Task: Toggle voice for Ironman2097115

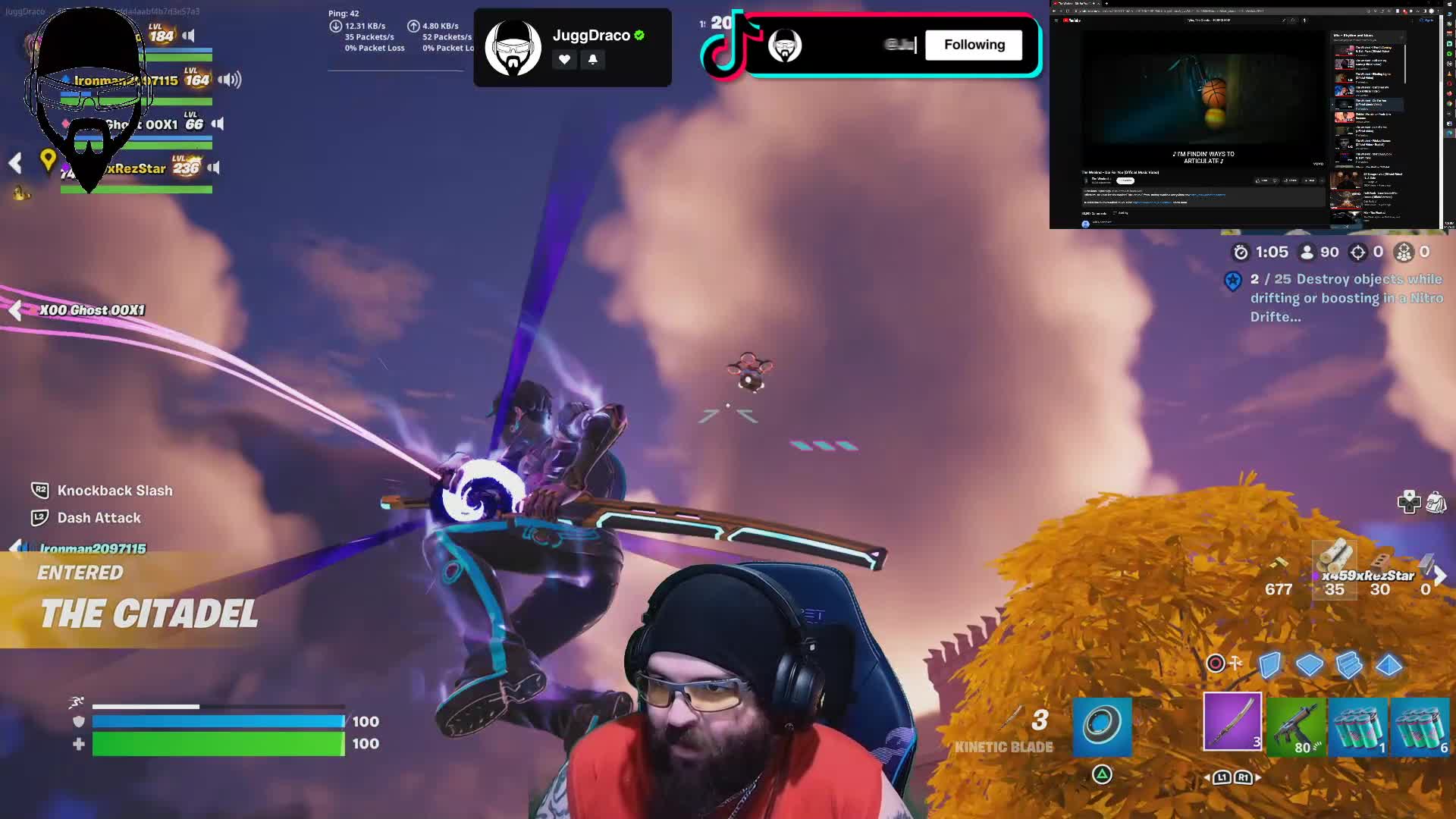Action: [229, 80]
